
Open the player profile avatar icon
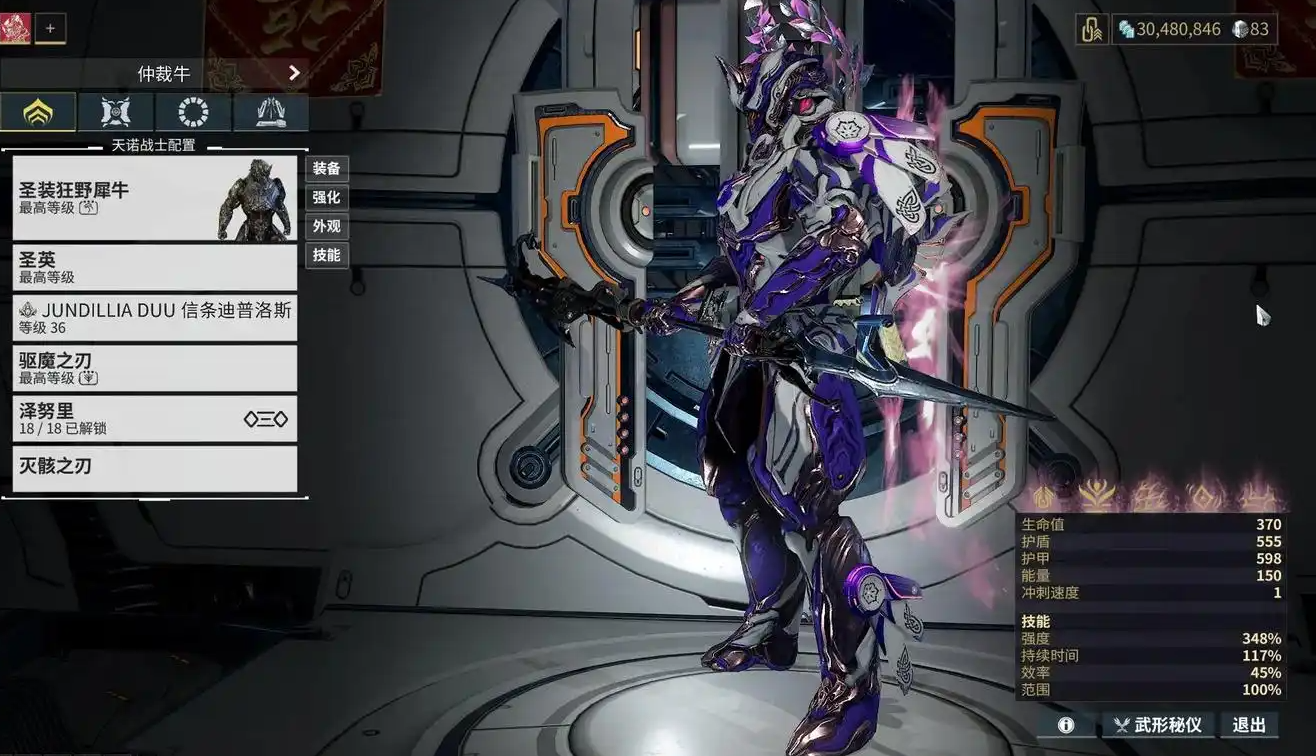click(15, 28)
